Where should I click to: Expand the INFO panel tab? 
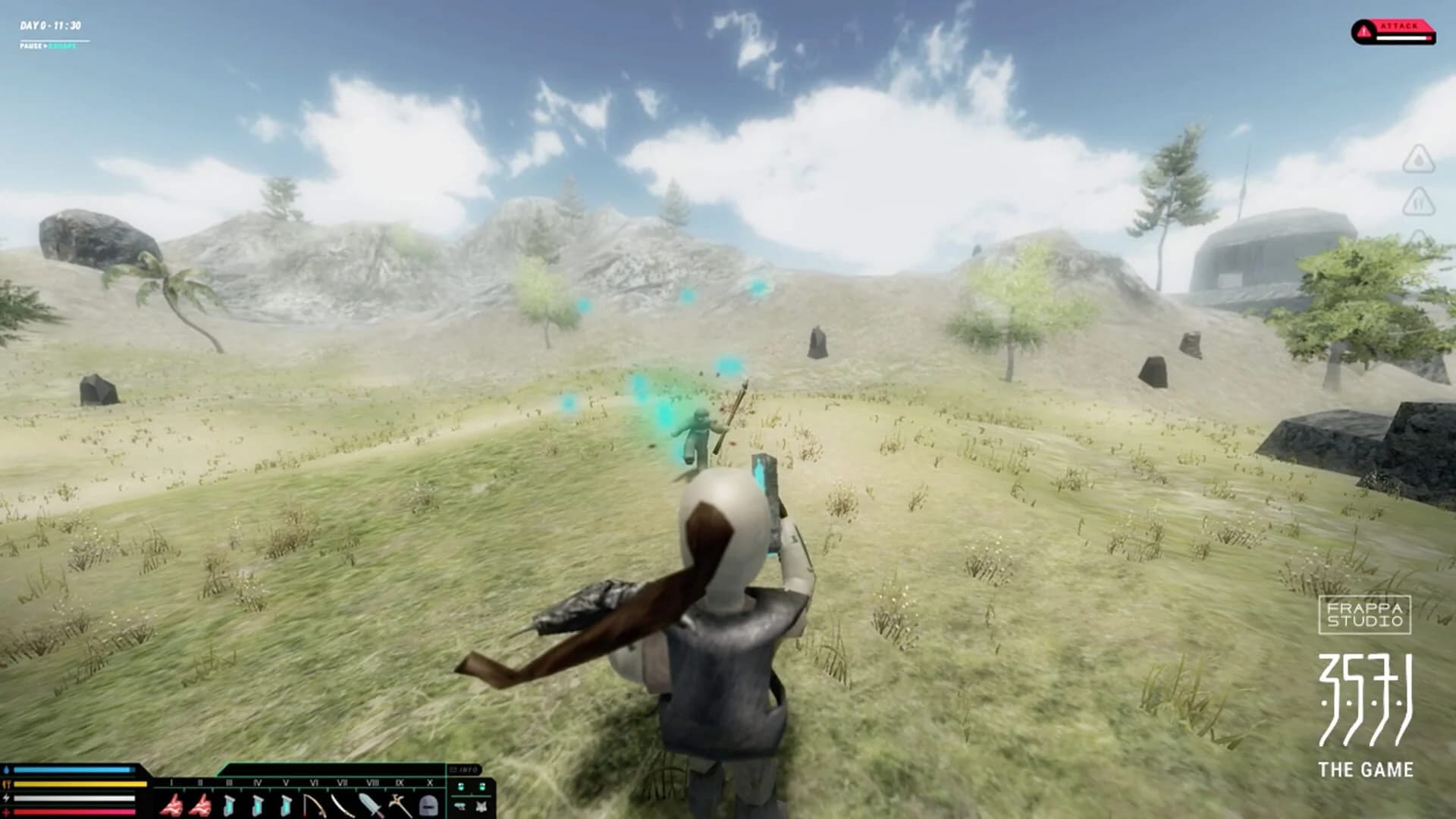(x=464, y=768)
